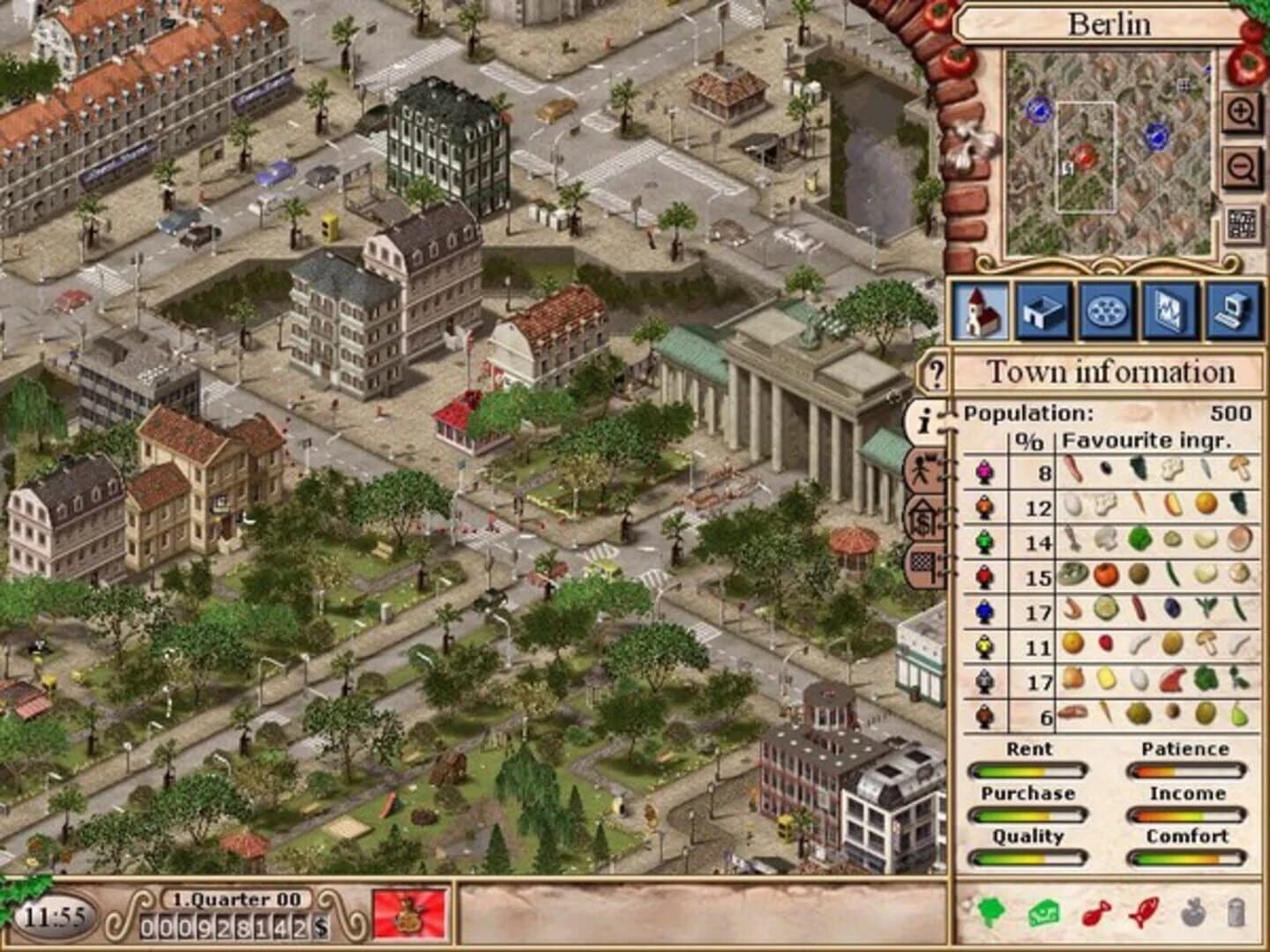This screenshot has width=1270, height=952.
Task: Click the question mark help button
Action: 937,372
